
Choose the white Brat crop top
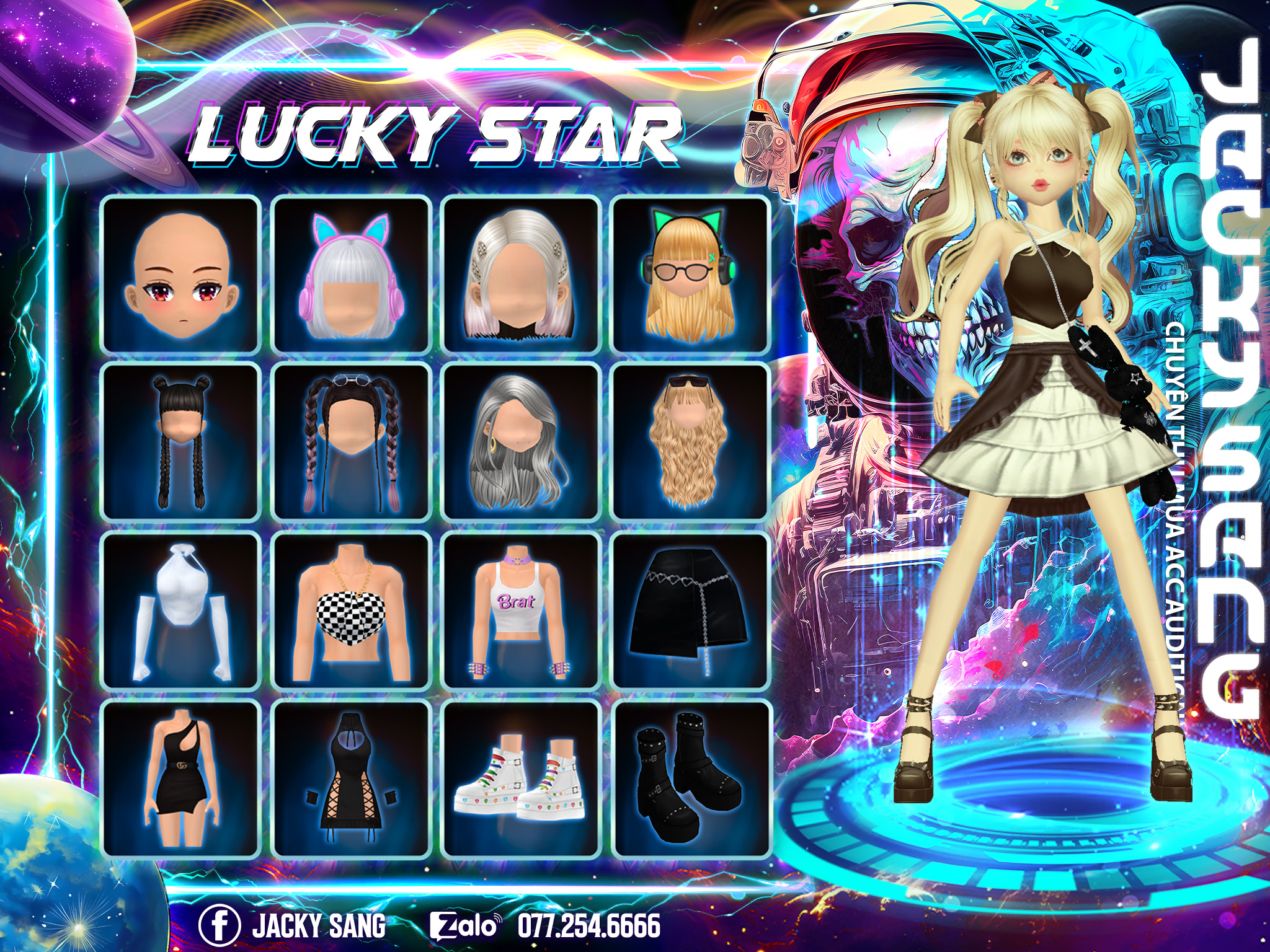(x=521, y=611)
